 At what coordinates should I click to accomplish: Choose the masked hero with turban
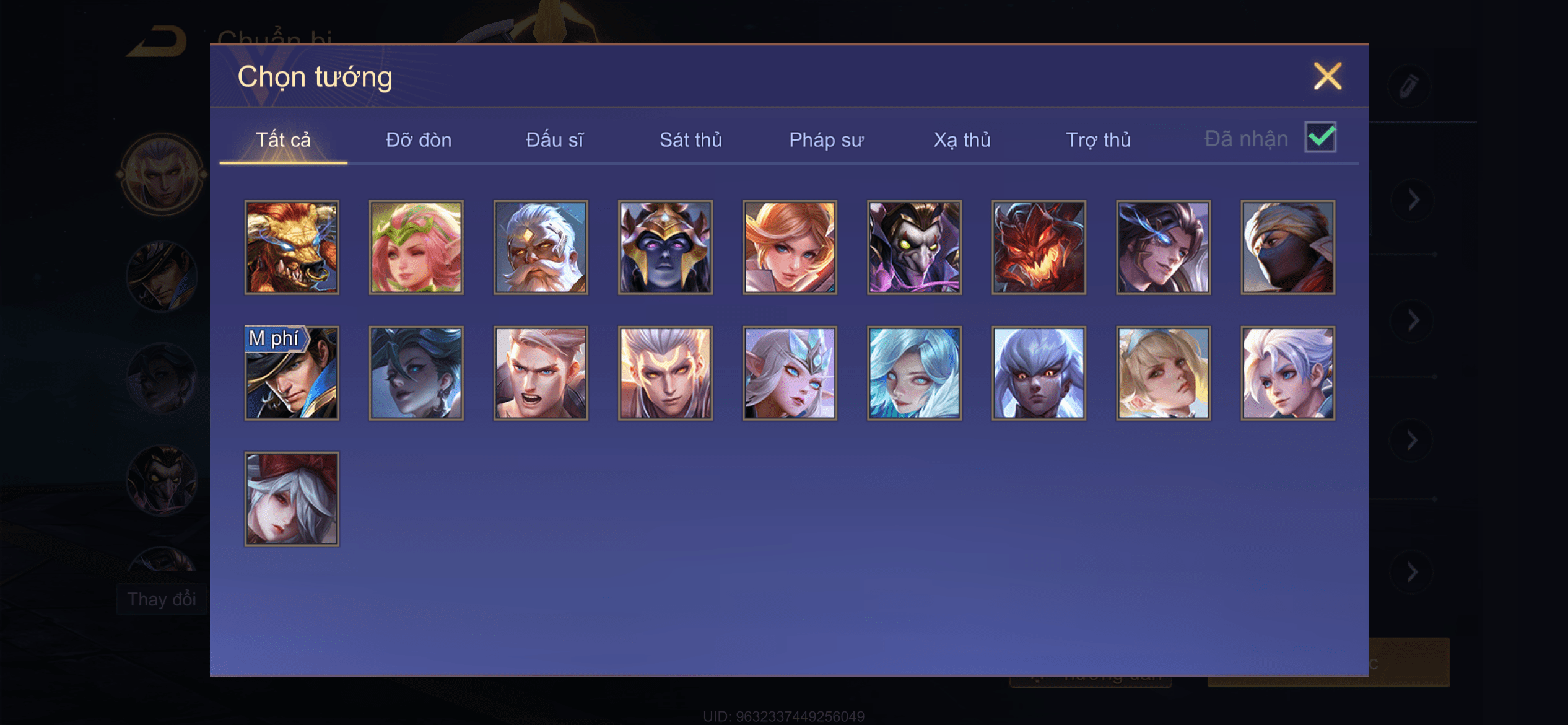1287,247
